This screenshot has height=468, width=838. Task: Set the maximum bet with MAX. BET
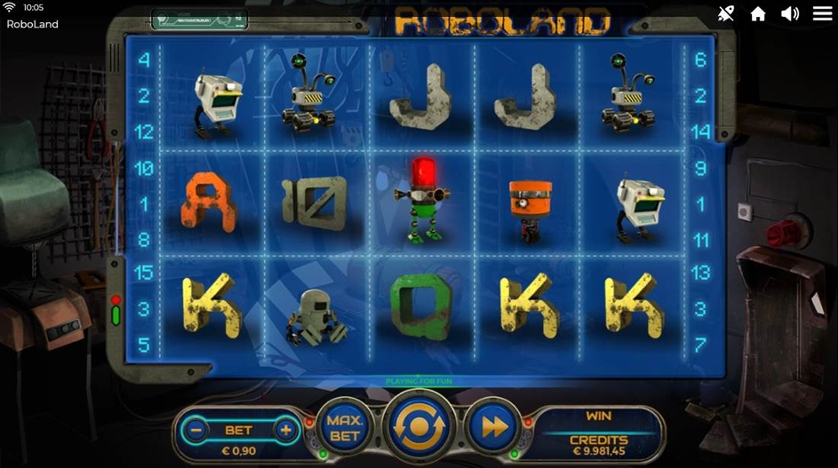click(345, 426)
